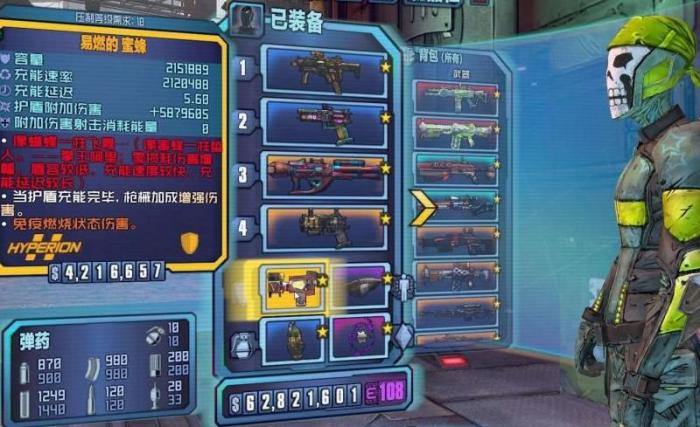
Task: Choose the weapon in slot 3
Action: click(x=325, y=175)
